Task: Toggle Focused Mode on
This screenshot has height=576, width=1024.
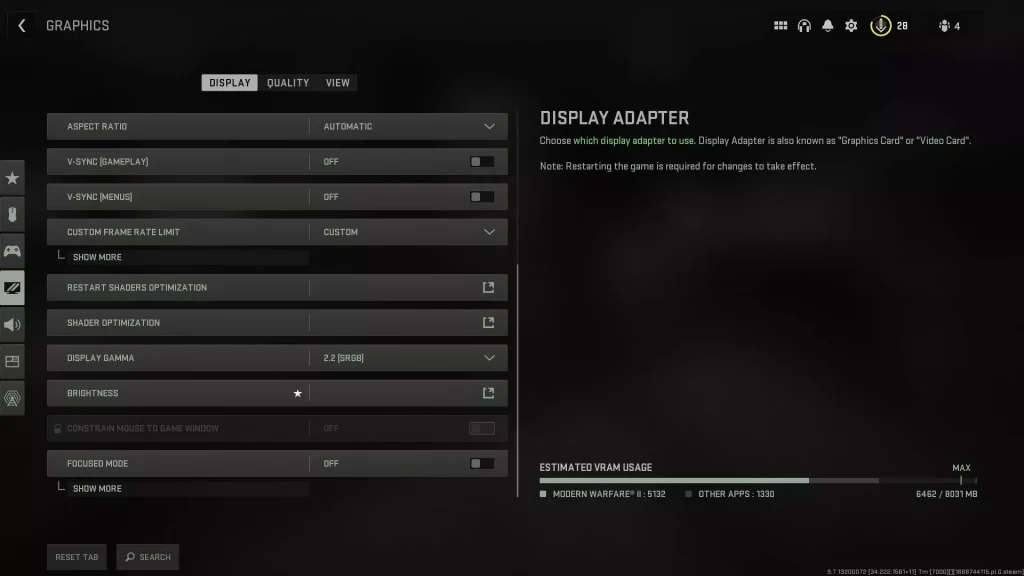Action: tap(482, 464)
